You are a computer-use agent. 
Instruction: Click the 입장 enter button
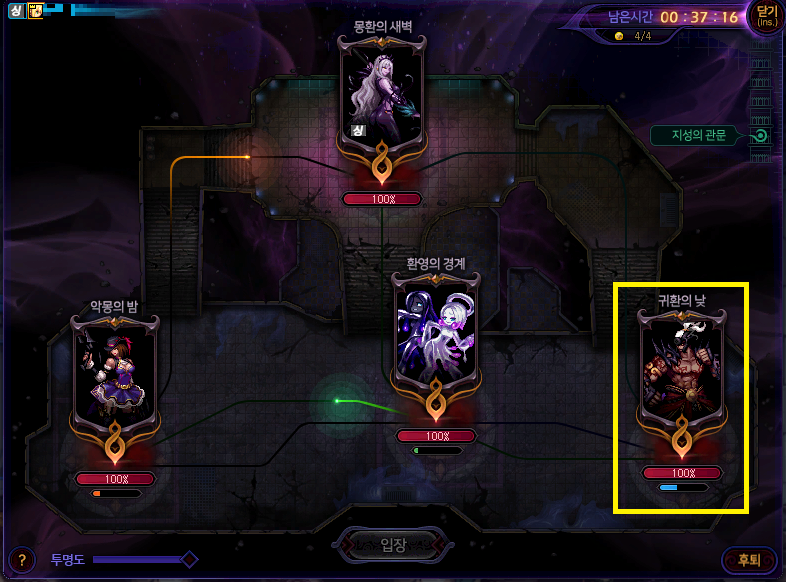point(393,545)
